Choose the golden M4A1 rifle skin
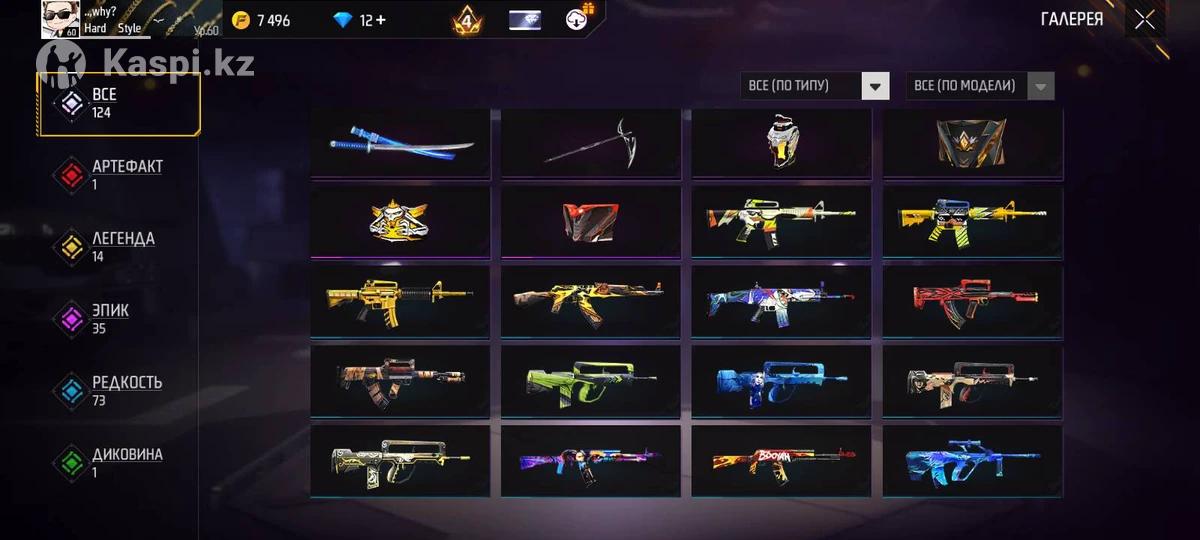The width and height of the screenshot is (1200, 540). click(400, 300)
